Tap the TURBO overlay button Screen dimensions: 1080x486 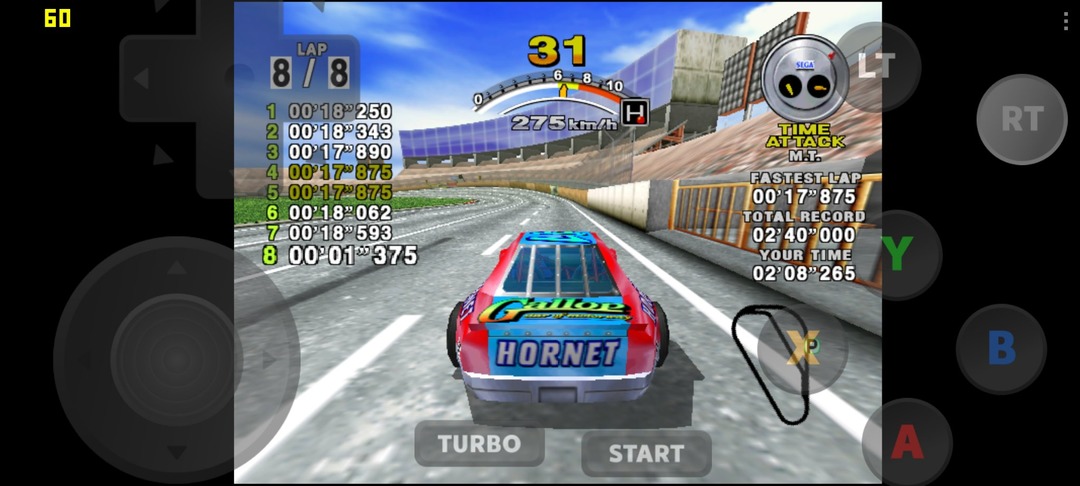click(479, 443)
